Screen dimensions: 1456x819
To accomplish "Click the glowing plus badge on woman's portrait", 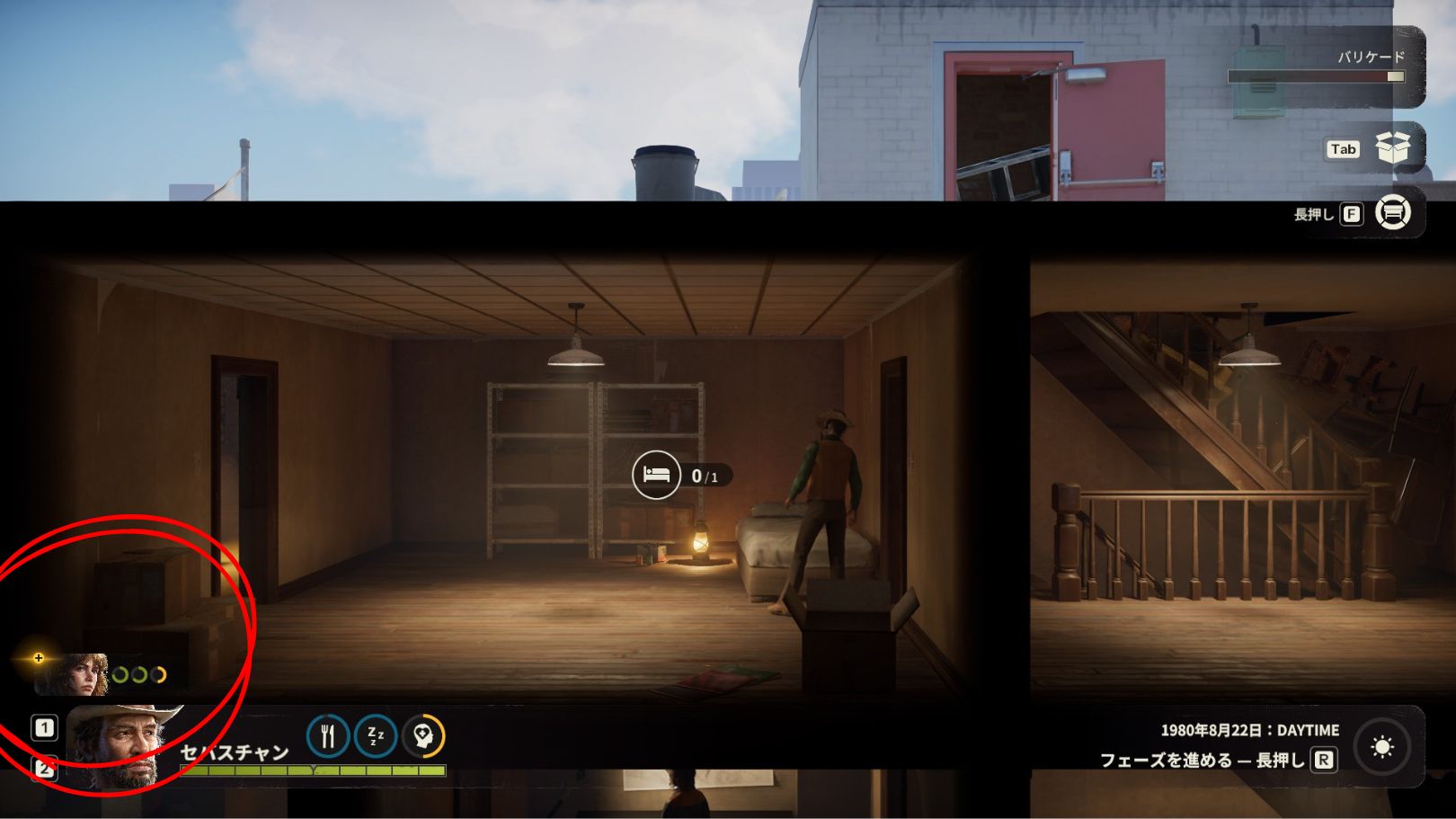I will (39, 658).
